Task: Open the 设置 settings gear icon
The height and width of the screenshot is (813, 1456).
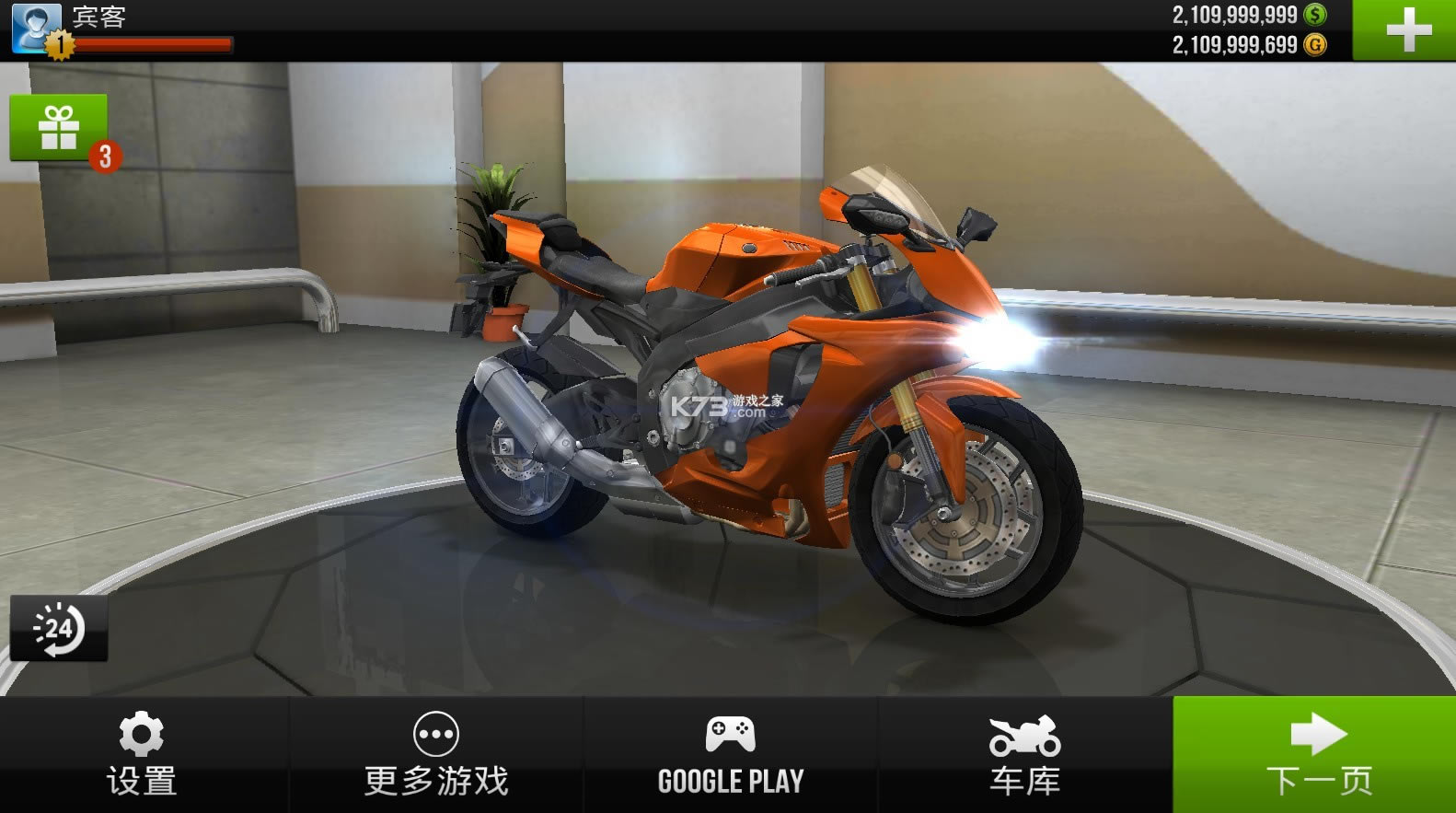Action: click(x=140, y=732)
